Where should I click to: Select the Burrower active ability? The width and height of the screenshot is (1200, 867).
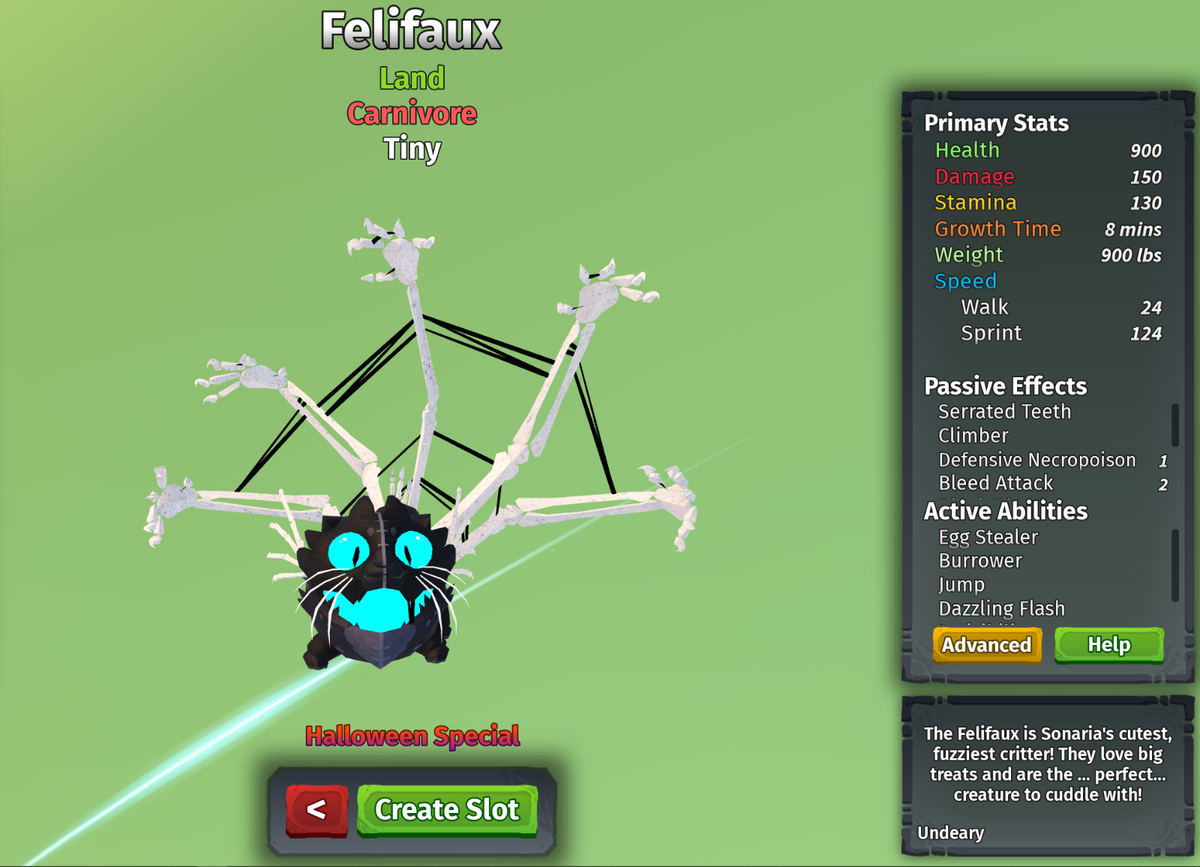coord(980,561)
